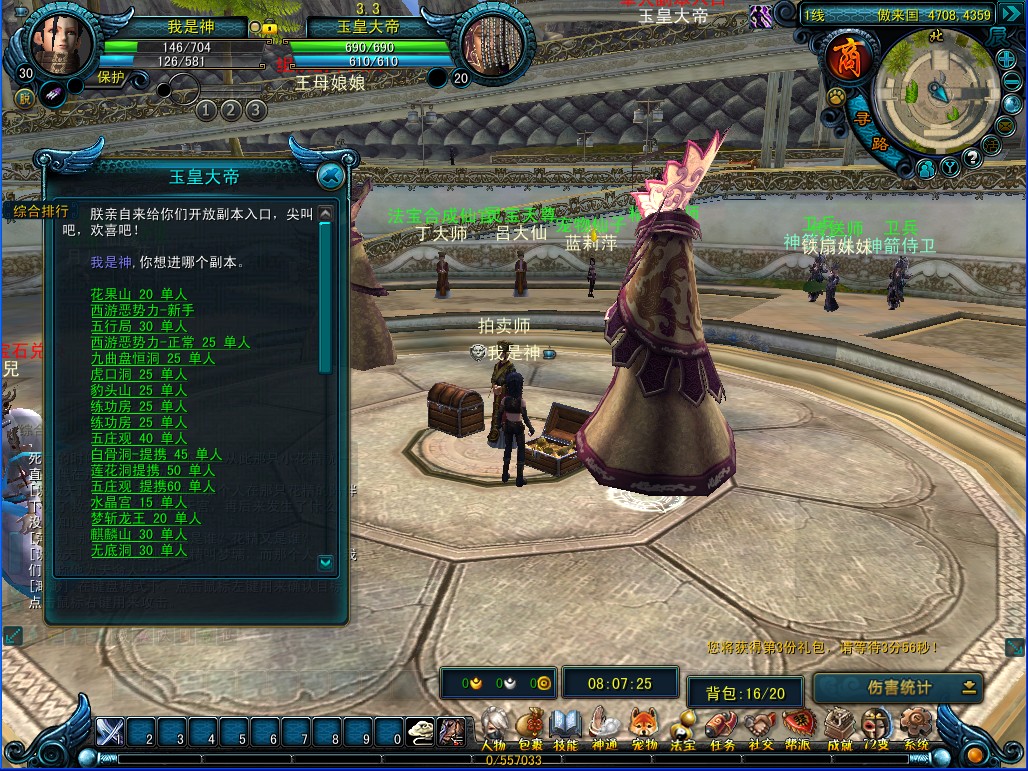The image size is (1028, 771).
Task: Choose 梦斩龙王 20 单人 dungeon
Action: click(x=146, y=518)
